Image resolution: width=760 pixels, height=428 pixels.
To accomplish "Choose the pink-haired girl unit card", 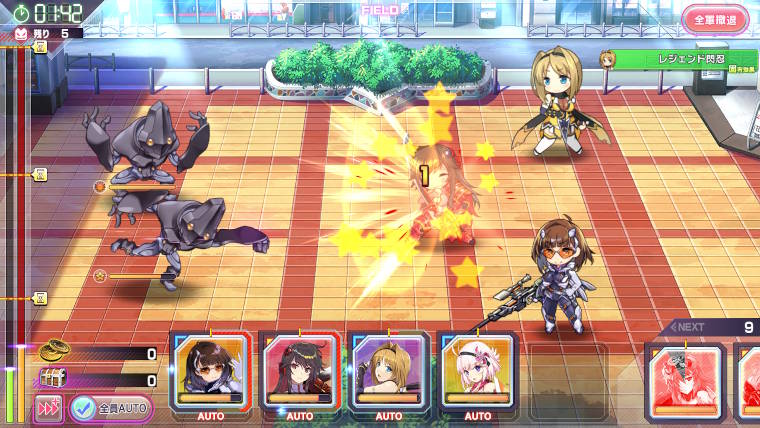I will point(477,372).
